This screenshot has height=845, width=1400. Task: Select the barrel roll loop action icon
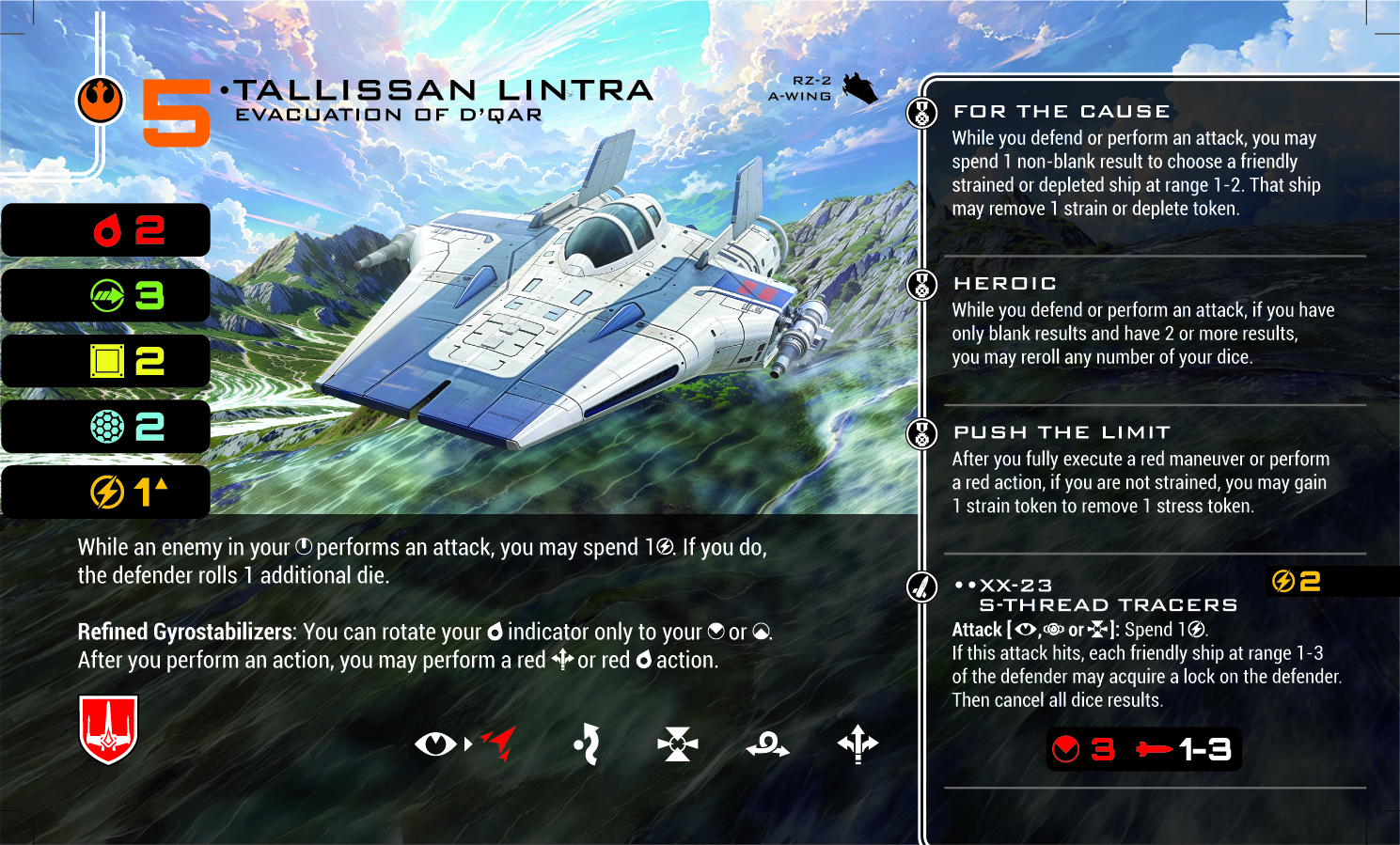767,745
